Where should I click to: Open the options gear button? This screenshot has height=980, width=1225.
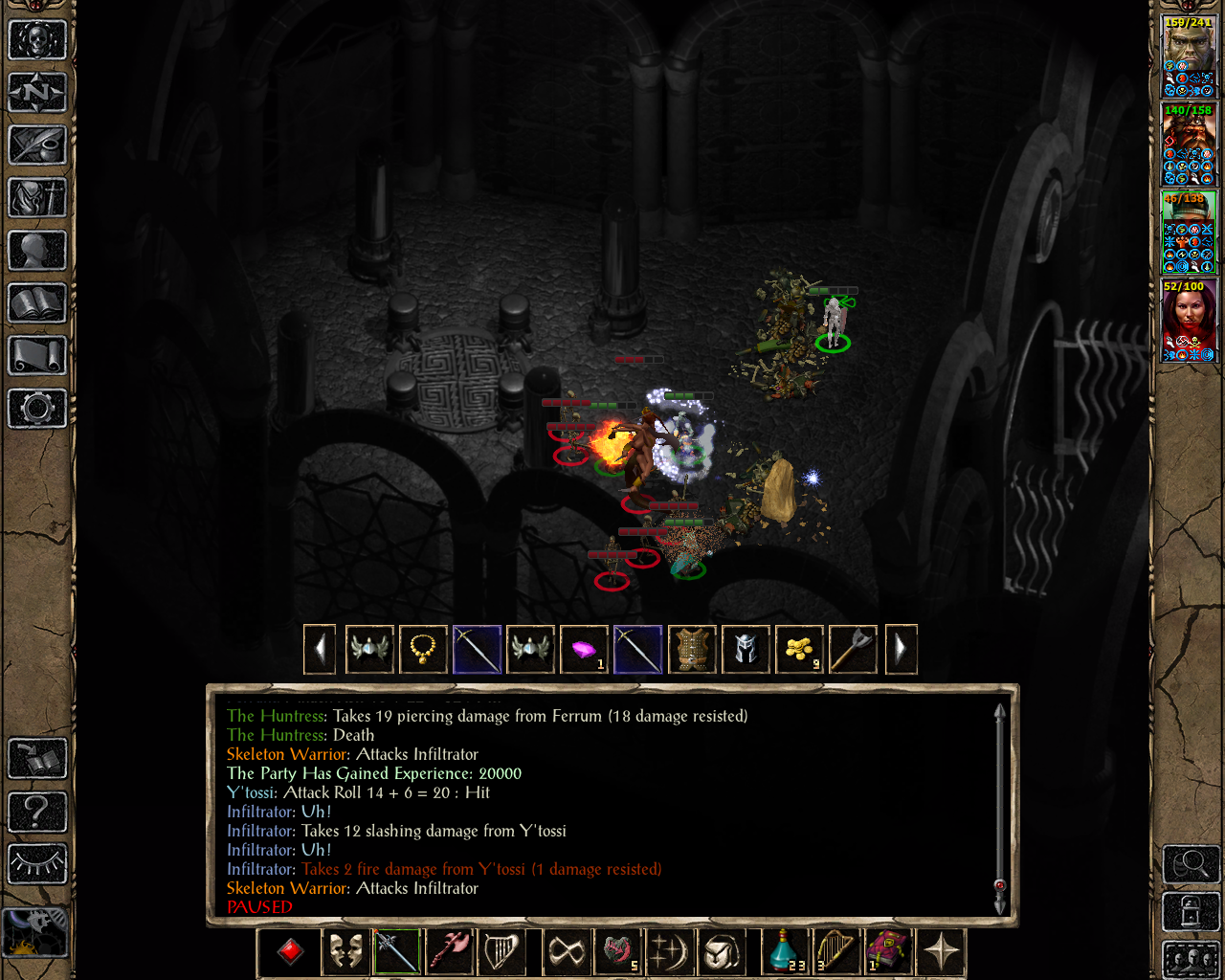[37, 409]
